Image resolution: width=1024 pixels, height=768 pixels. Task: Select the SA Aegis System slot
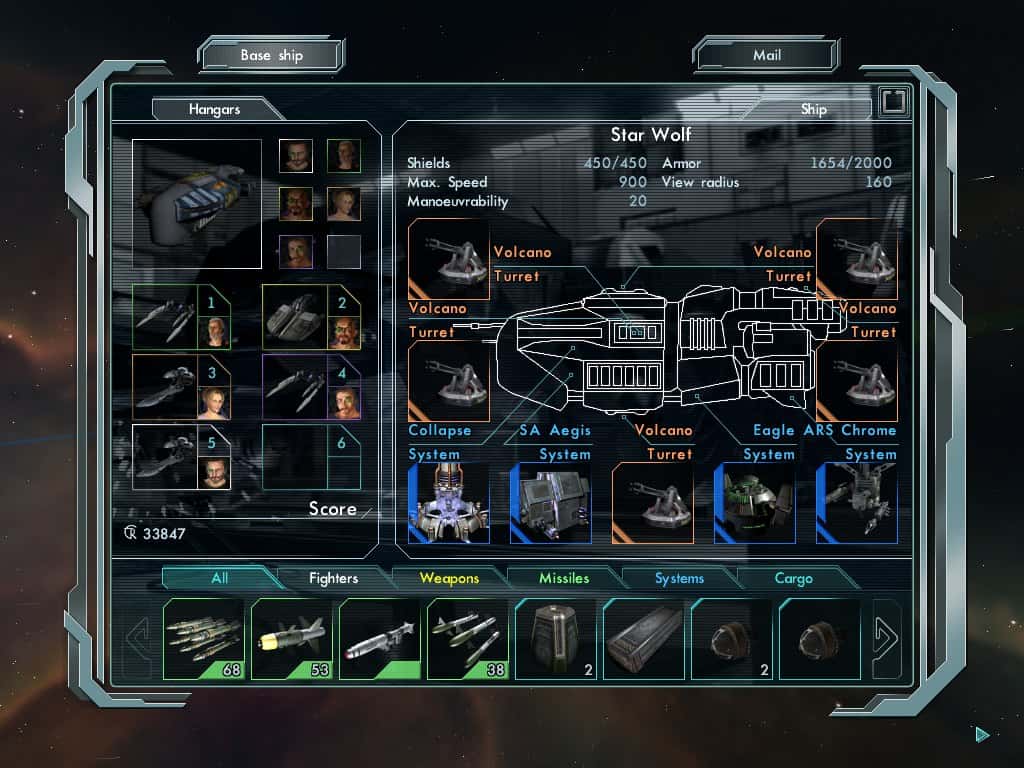[x=550, y=502]
